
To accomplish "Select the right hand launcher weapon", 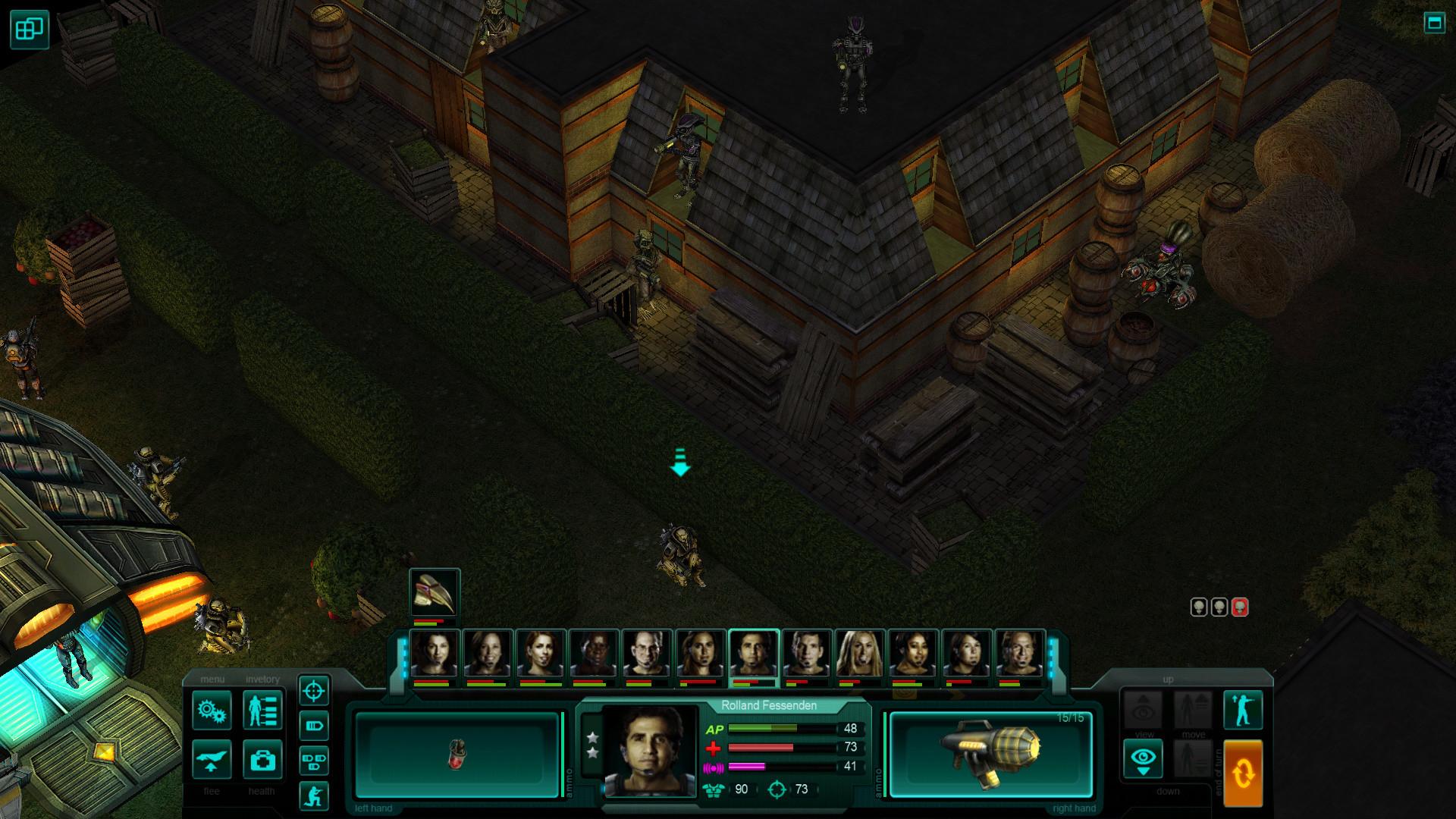I will [x=991, y=755].
